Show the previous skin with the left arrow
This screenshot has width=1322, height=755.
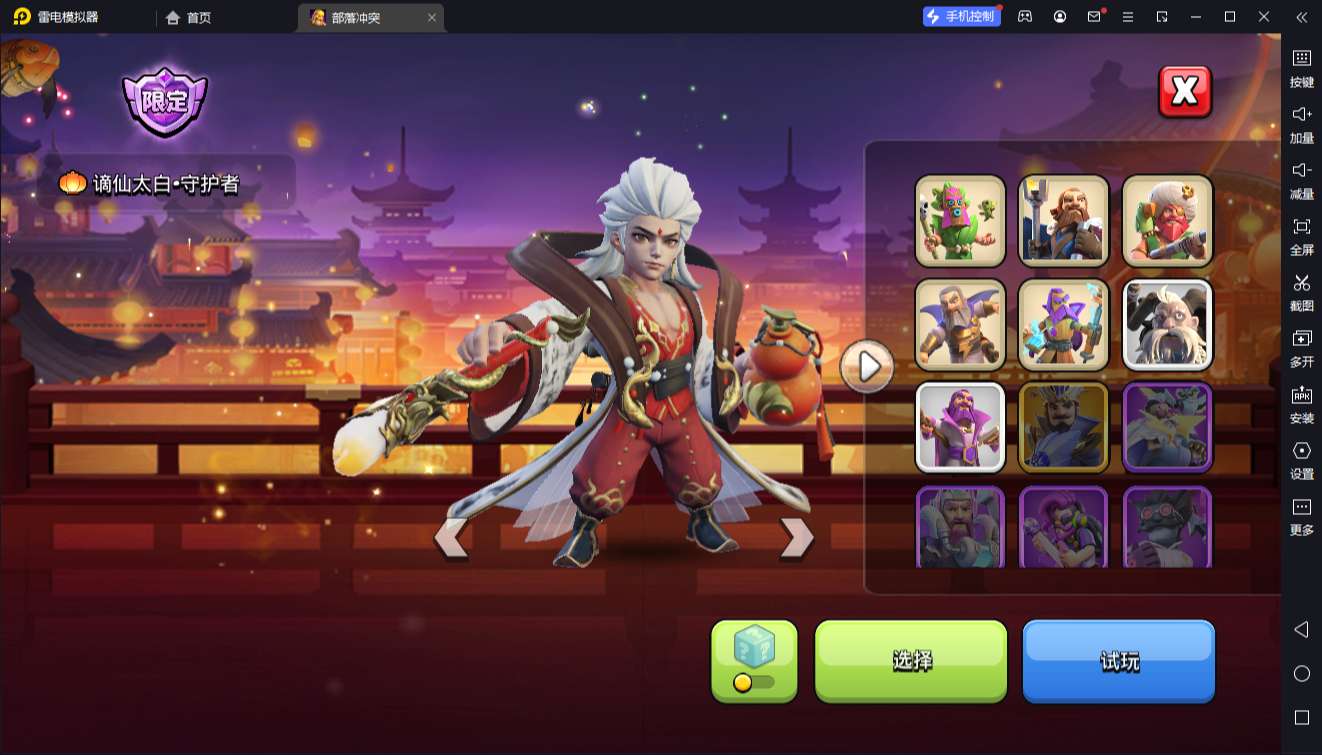tap(451, 538)
